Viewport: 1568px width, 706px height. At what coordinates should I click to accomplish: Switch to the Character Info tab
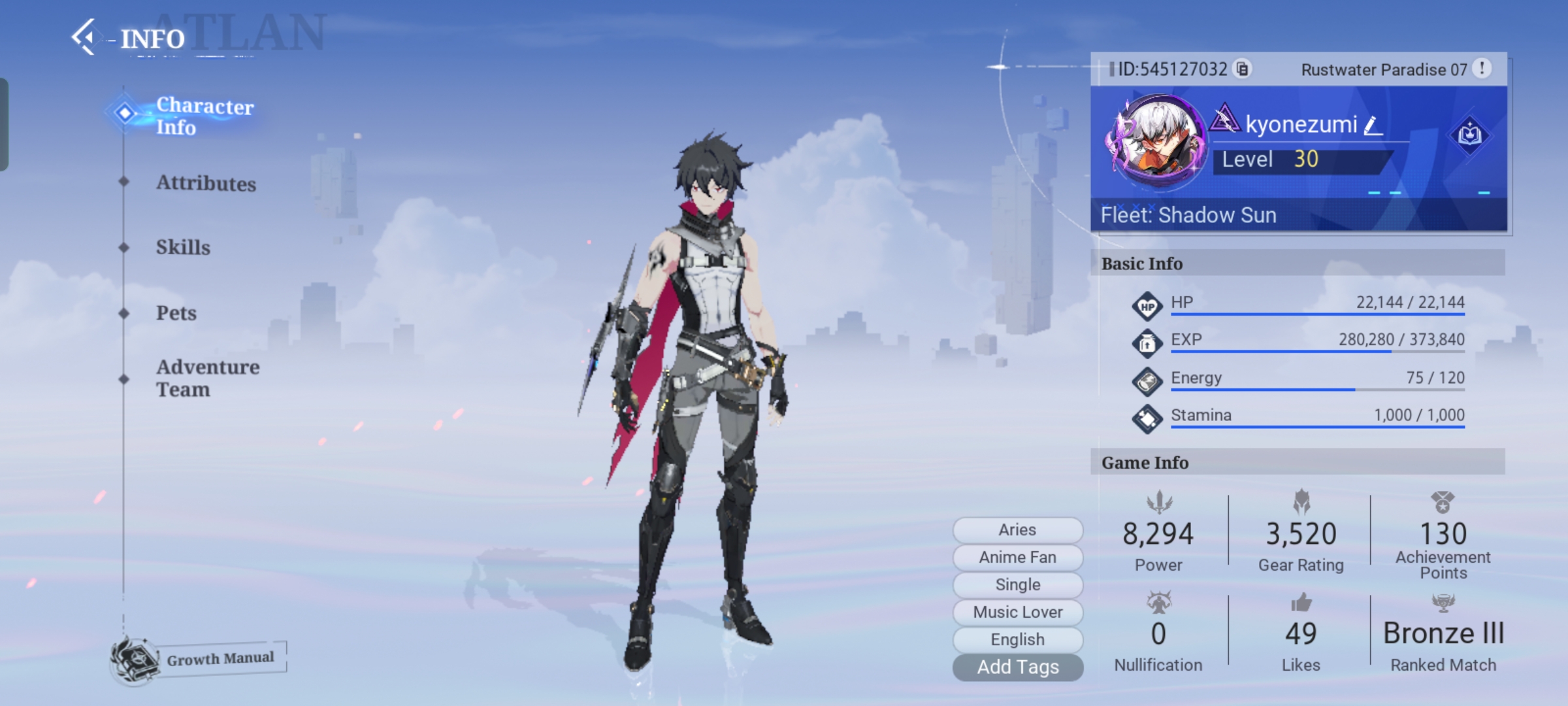pyautogui.click(x=204, y=116)
